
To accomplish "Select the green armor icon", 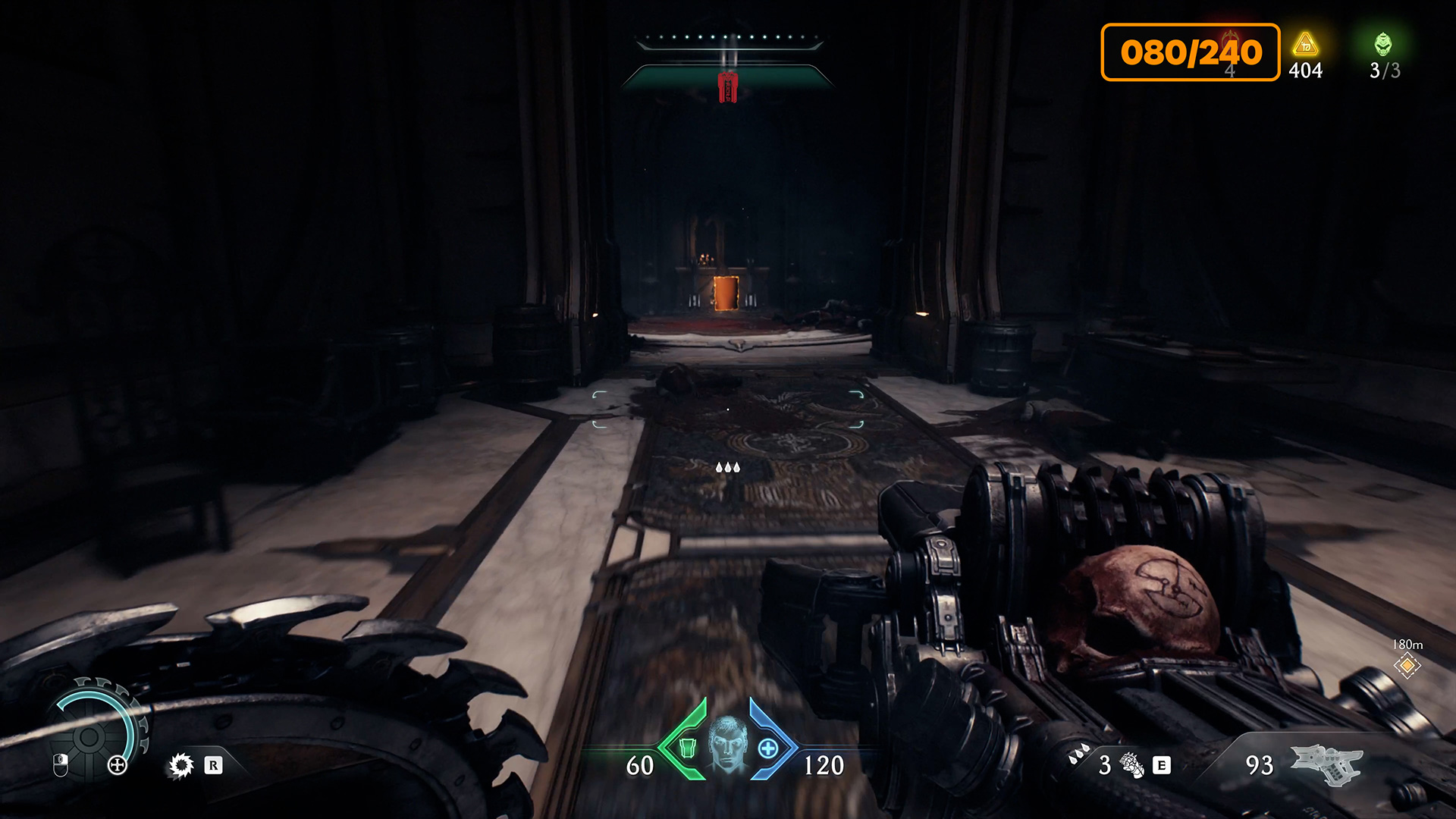I will (687, 748).
